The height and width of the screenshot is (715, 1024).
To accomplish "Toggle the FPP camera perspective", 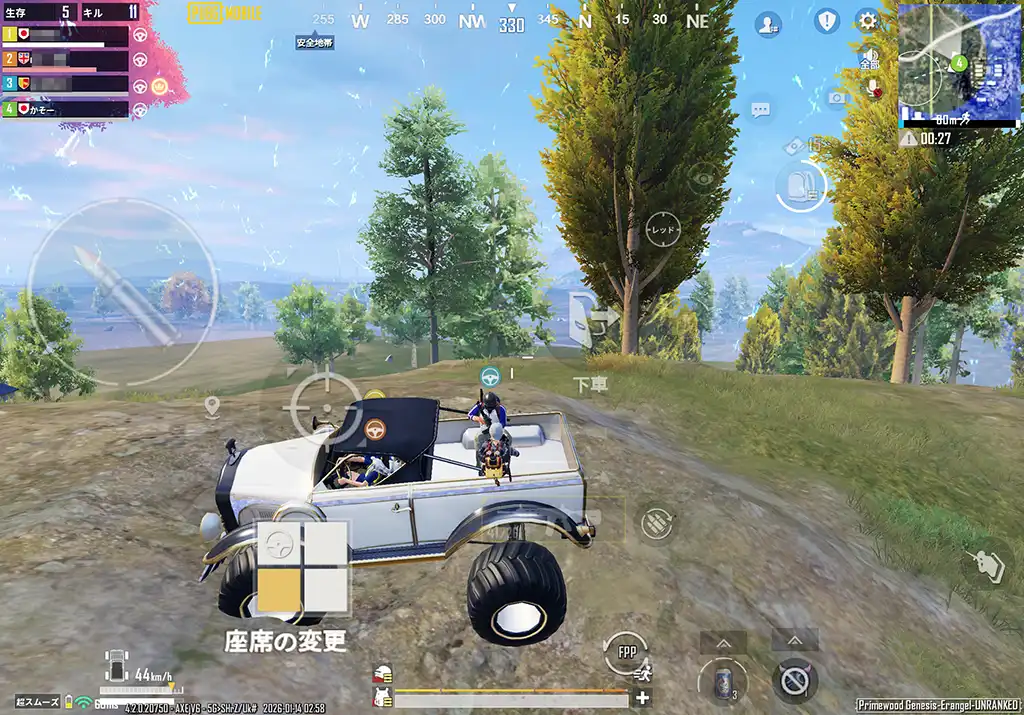I will [x=627, y=654].
